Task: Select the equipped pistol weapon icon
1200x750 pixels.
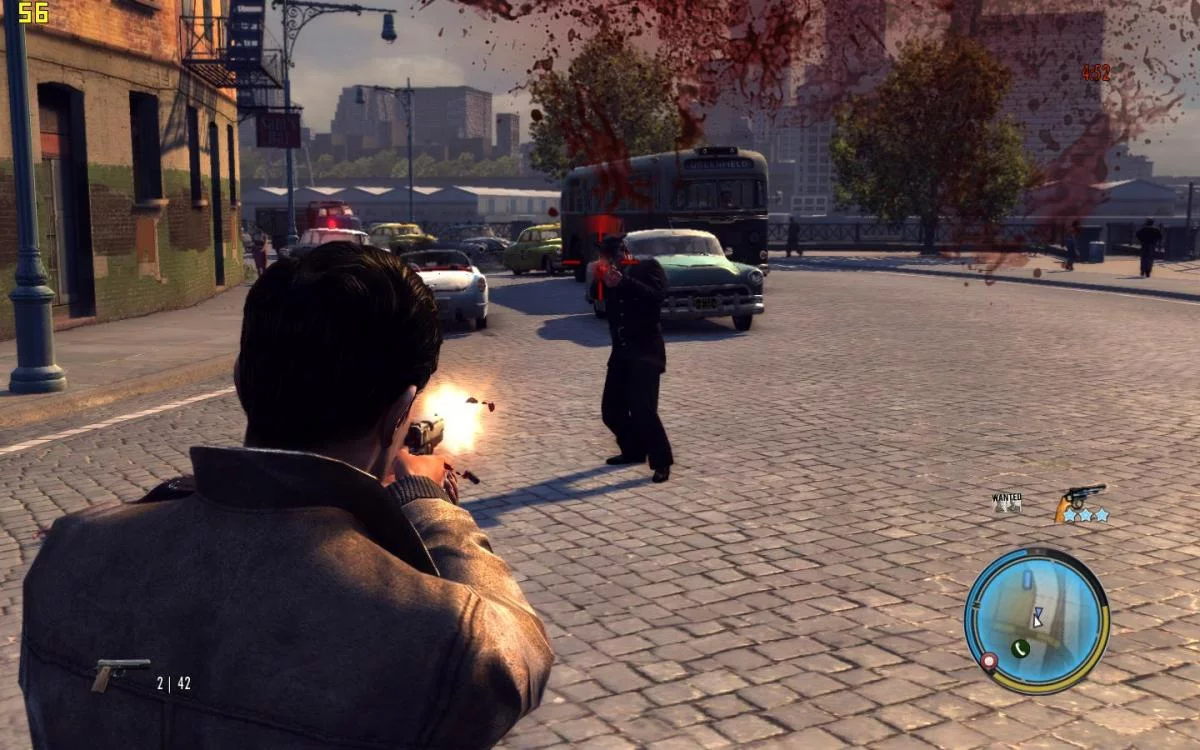Action: (120, 673)
